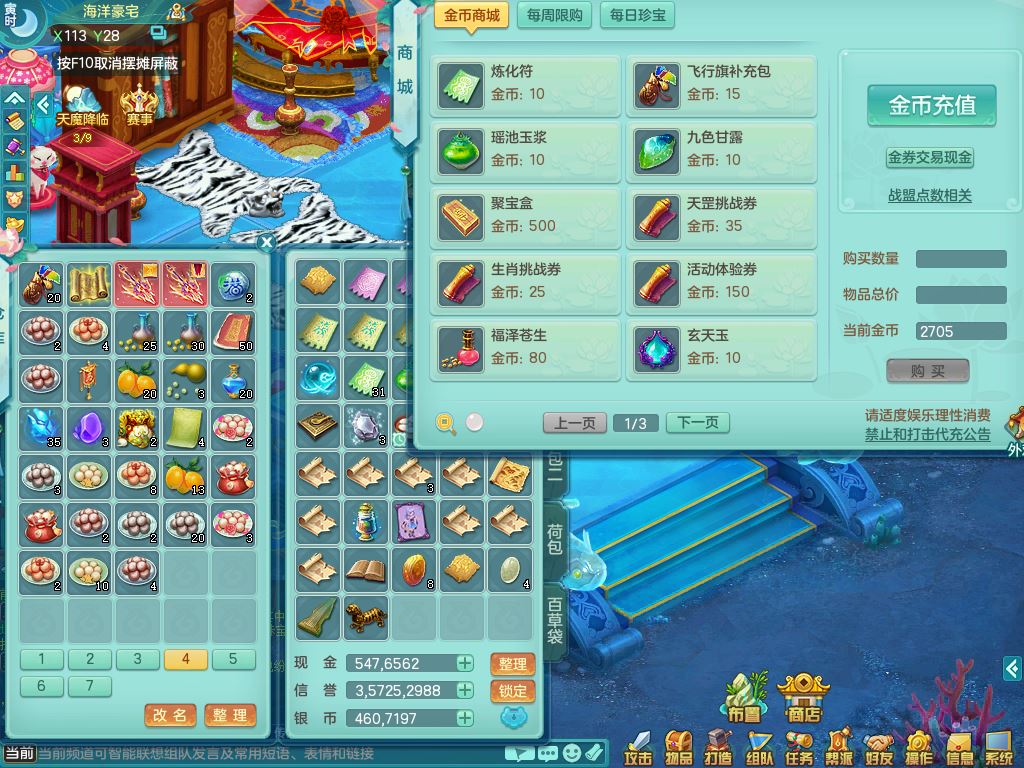Select 炼化符 shop item
Image resolution: width=1024 pixels, height=768 pixels.
coord(526,84)
